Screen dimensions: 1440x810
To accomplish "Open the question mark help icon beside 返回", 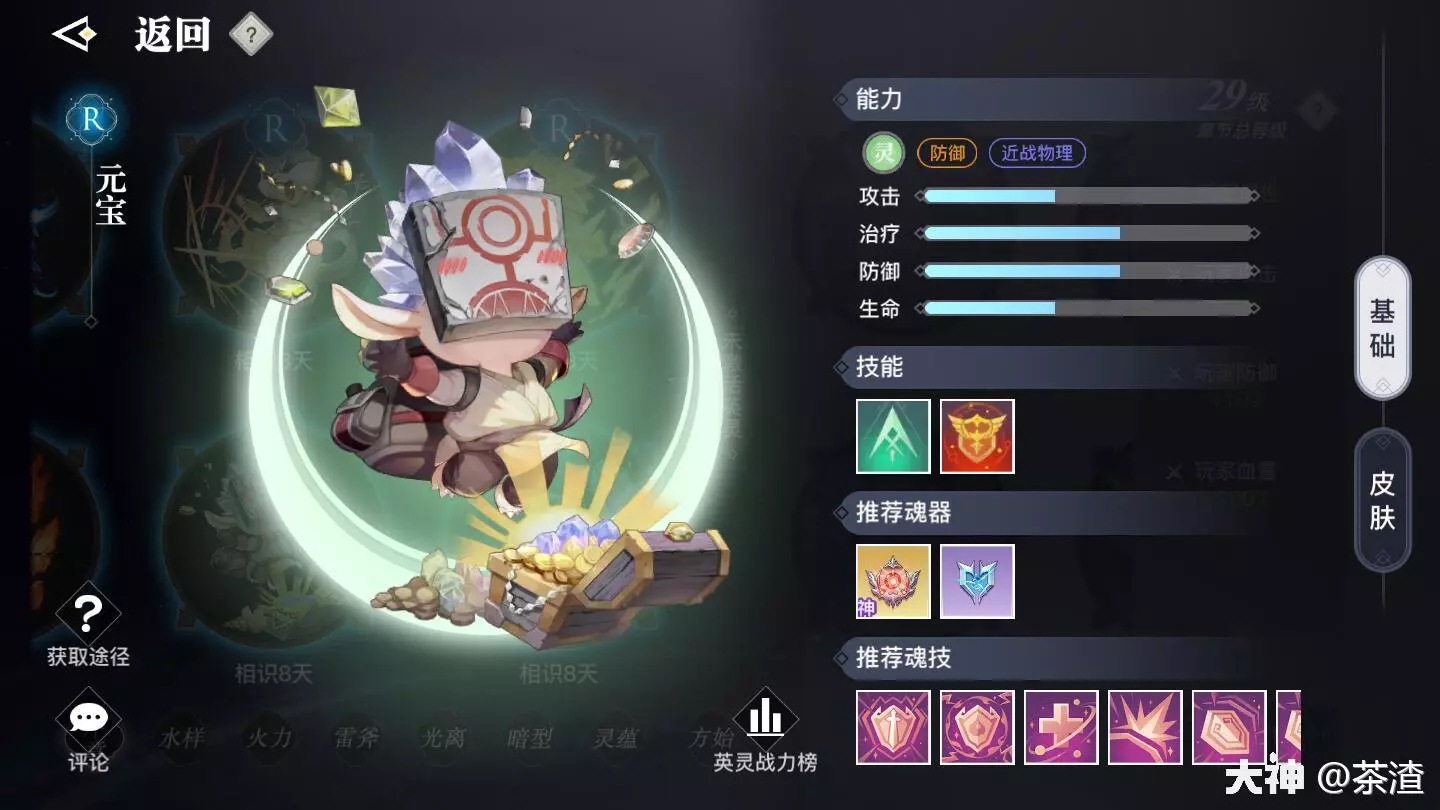I will 251,36.
